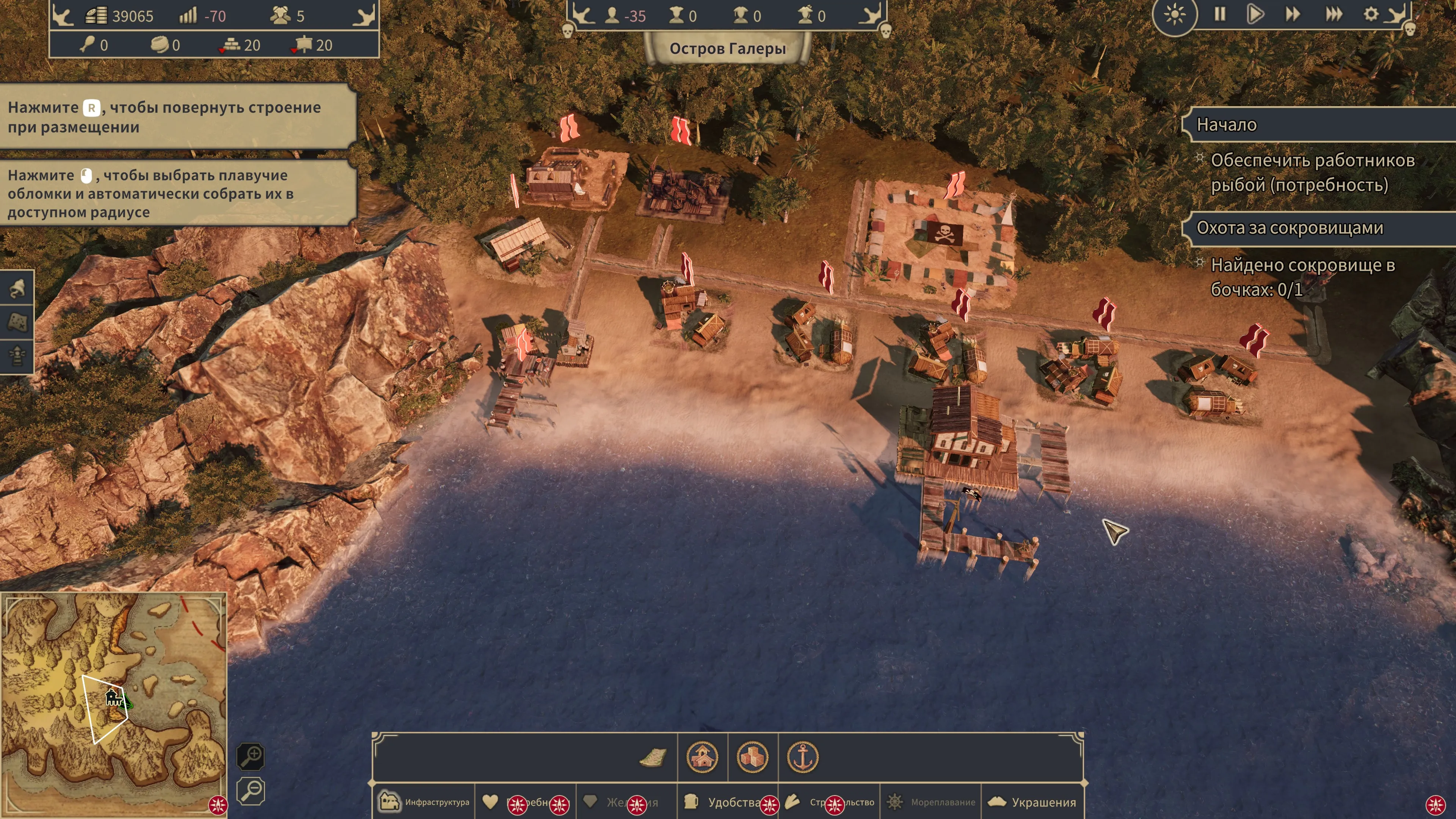The width and height of the screenshot is (1456, 819).
Task: Set game to normal play speed
Action: (x=1255, y=15)
